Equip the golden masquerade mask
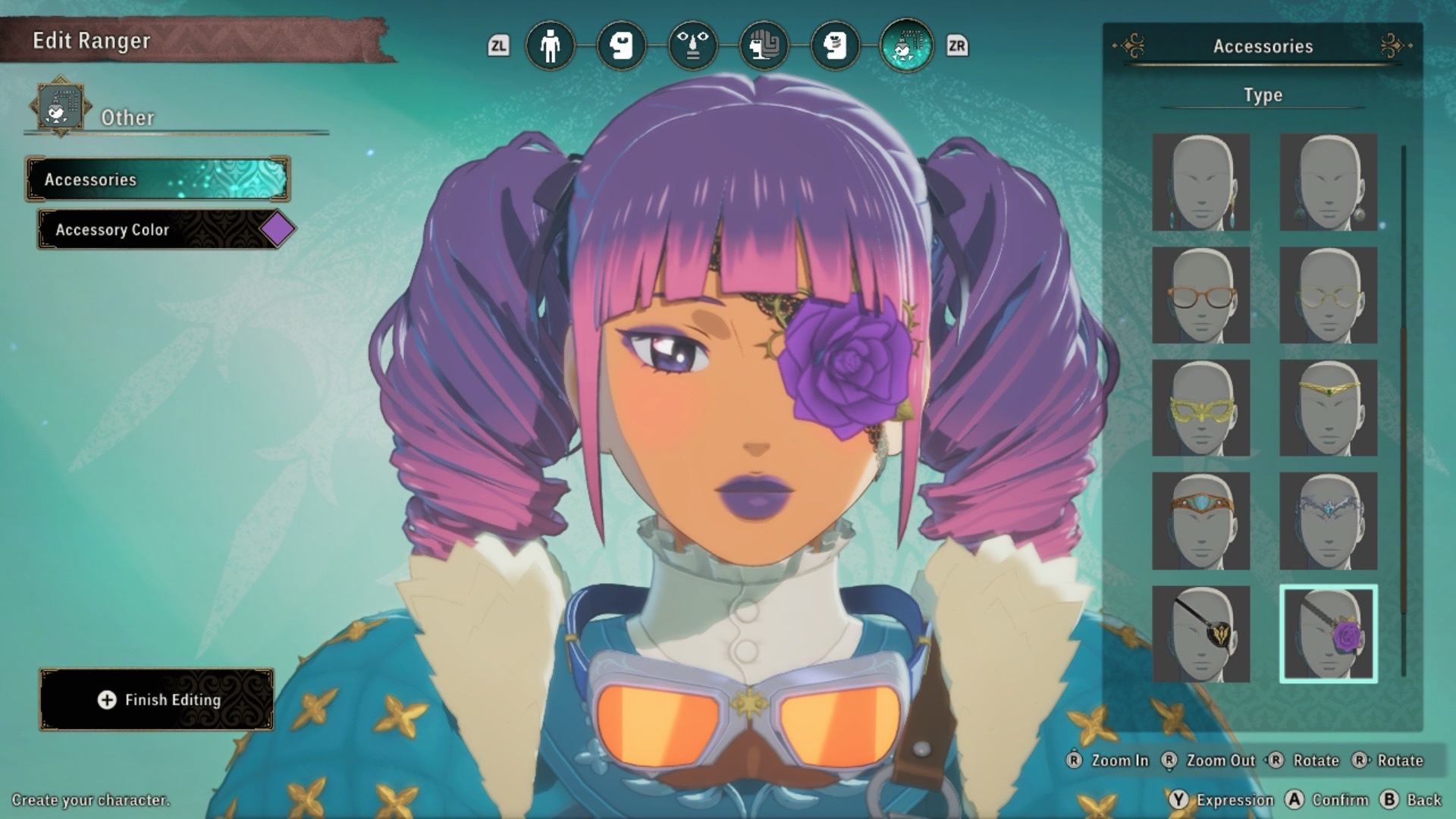This screenshot has height=819, width=1456. 1200,408
